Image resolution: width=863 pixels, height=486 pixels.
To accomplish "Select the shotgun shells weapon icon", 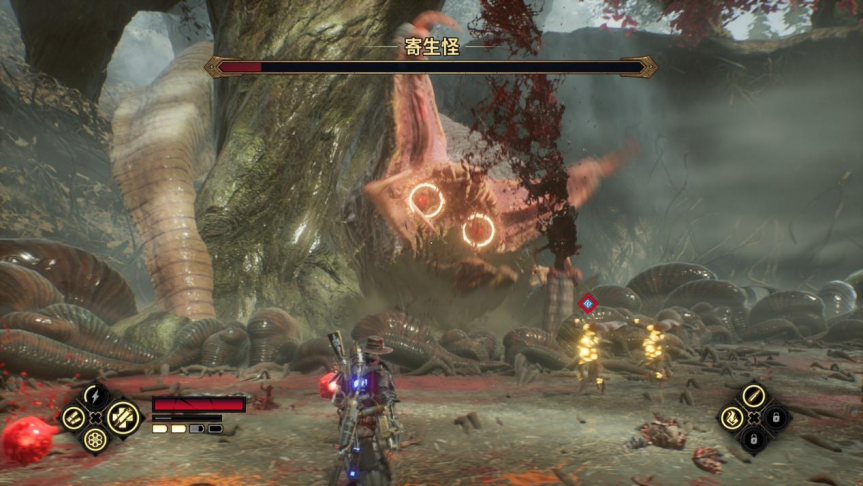I will (x=73, y=417).
